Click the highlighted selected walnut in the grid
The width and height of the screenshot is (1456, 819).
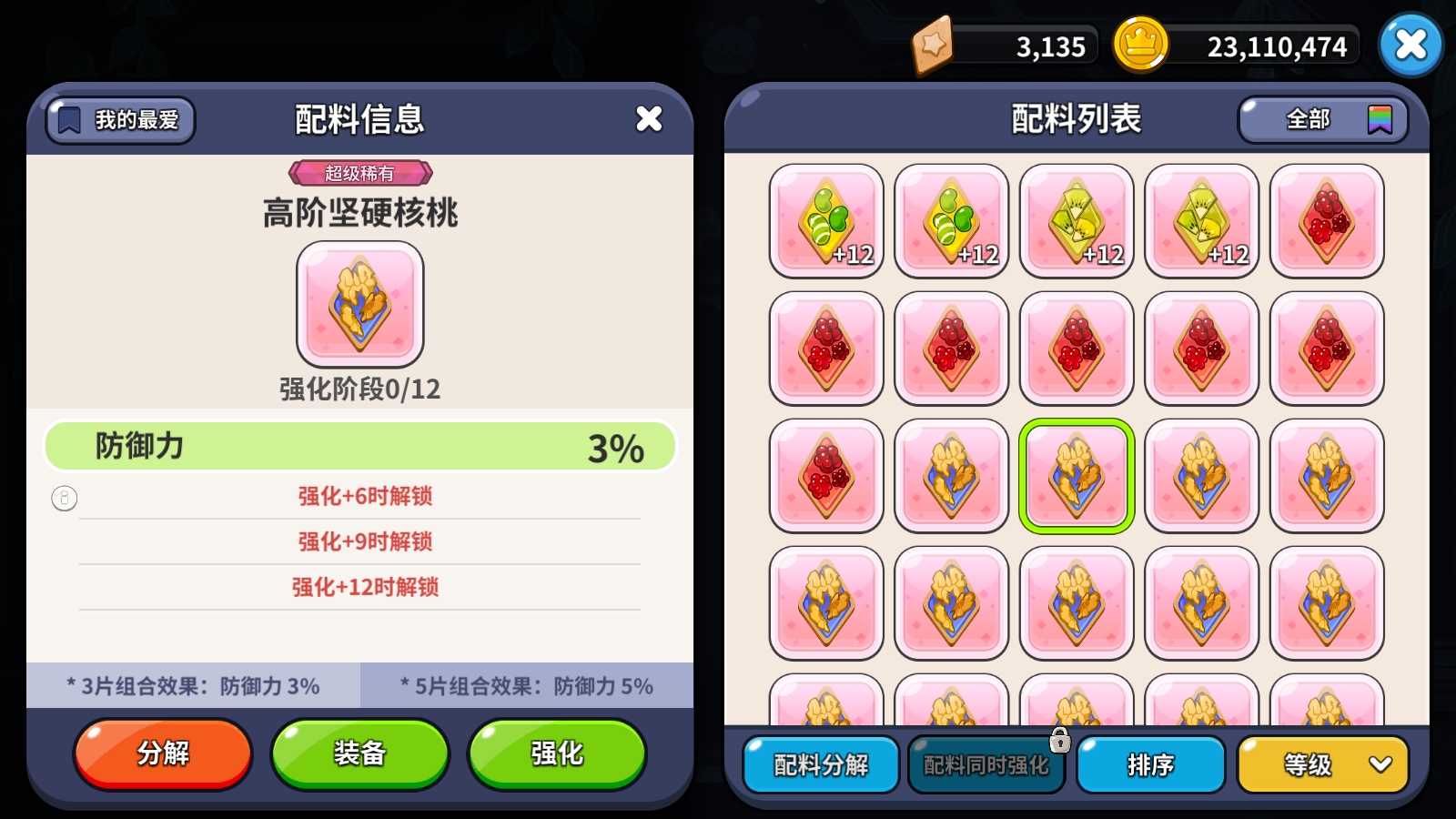point(1077,474)
